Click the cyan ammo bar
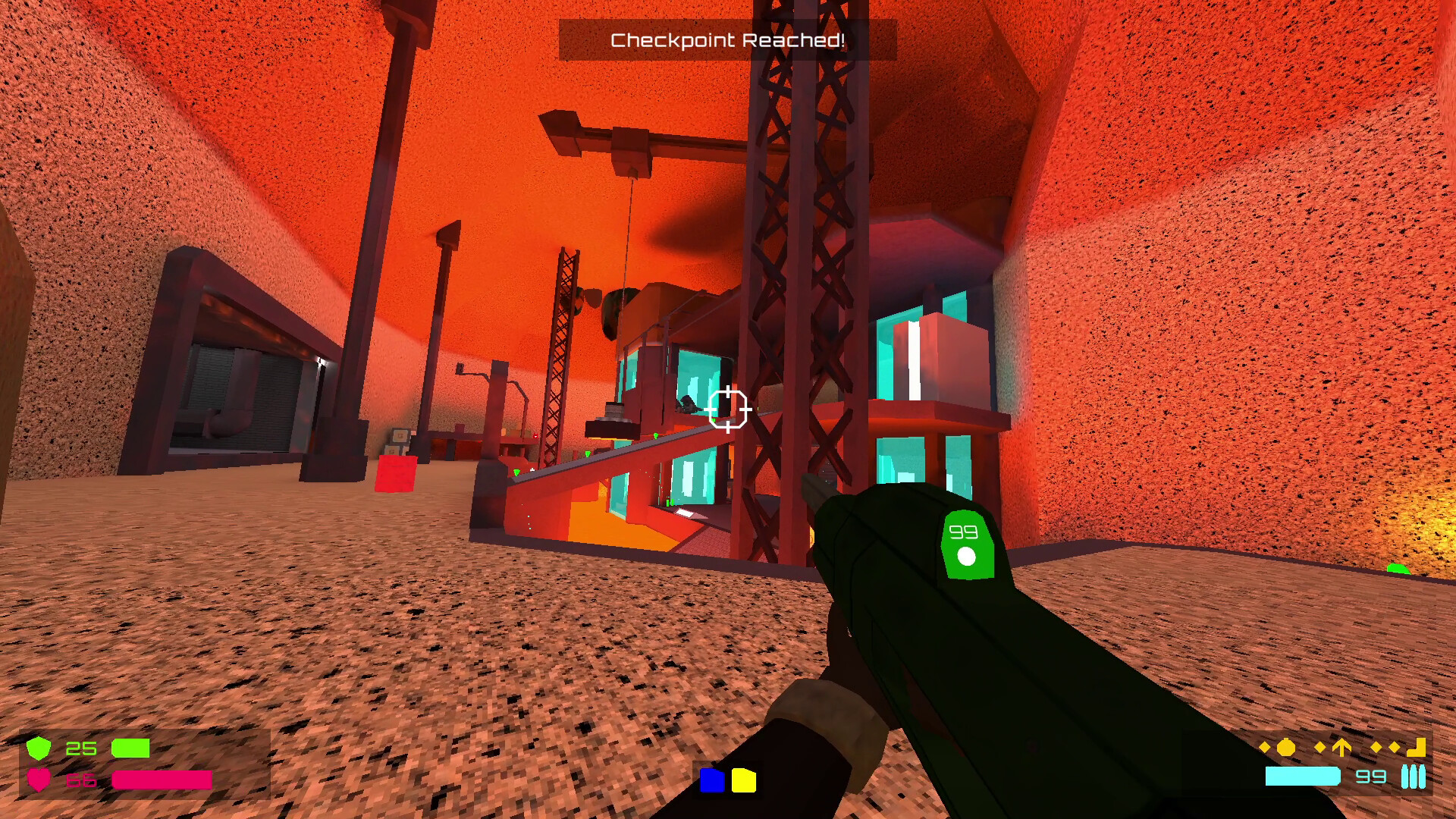 [1302, 776]
